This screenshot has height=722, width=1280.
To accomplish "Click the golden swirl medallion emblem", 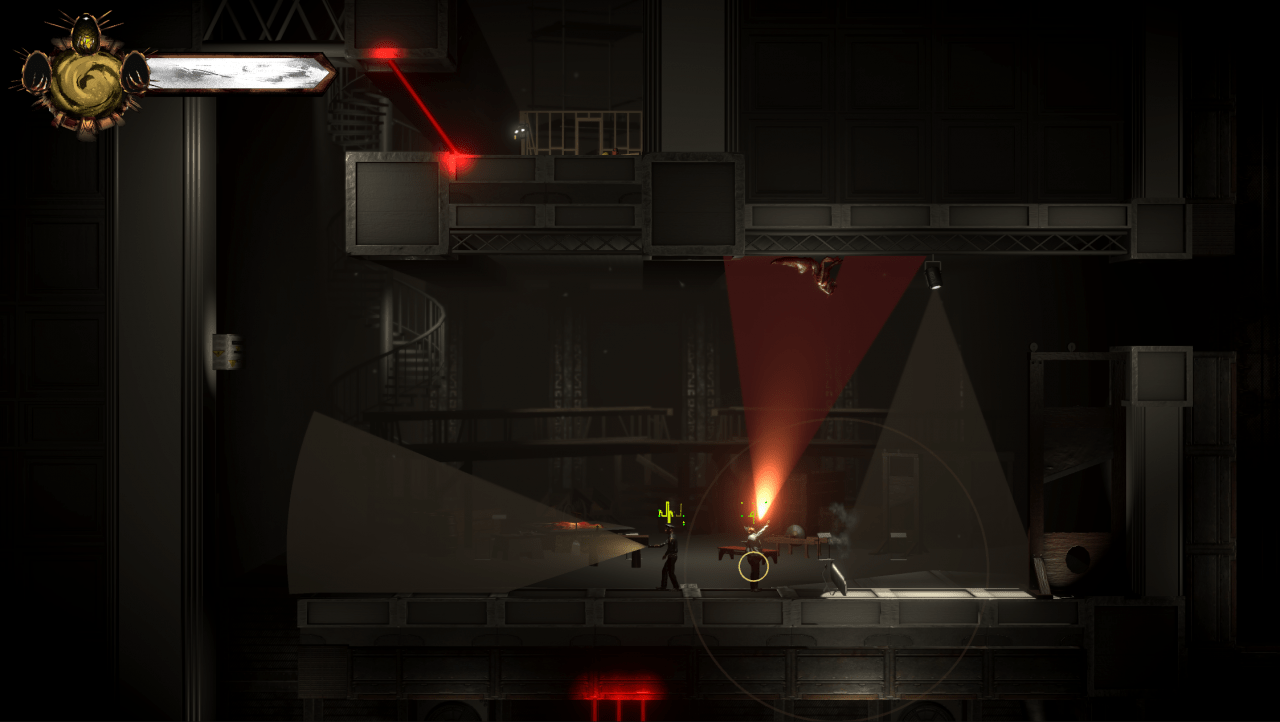I will click(x=86, y=83).
